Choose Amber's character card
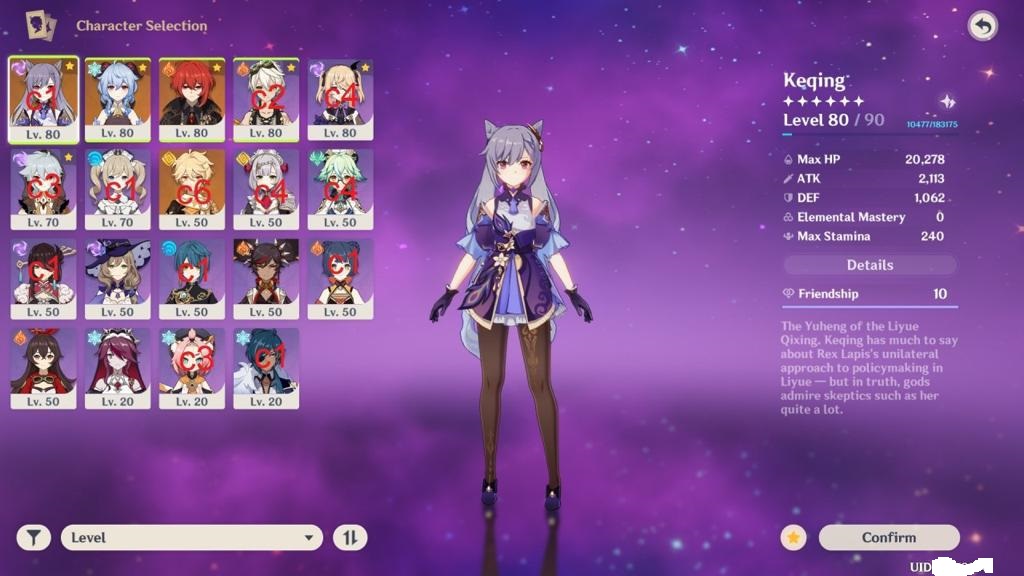The height and width of the screenshot is (576, 1024). (43, 367)
